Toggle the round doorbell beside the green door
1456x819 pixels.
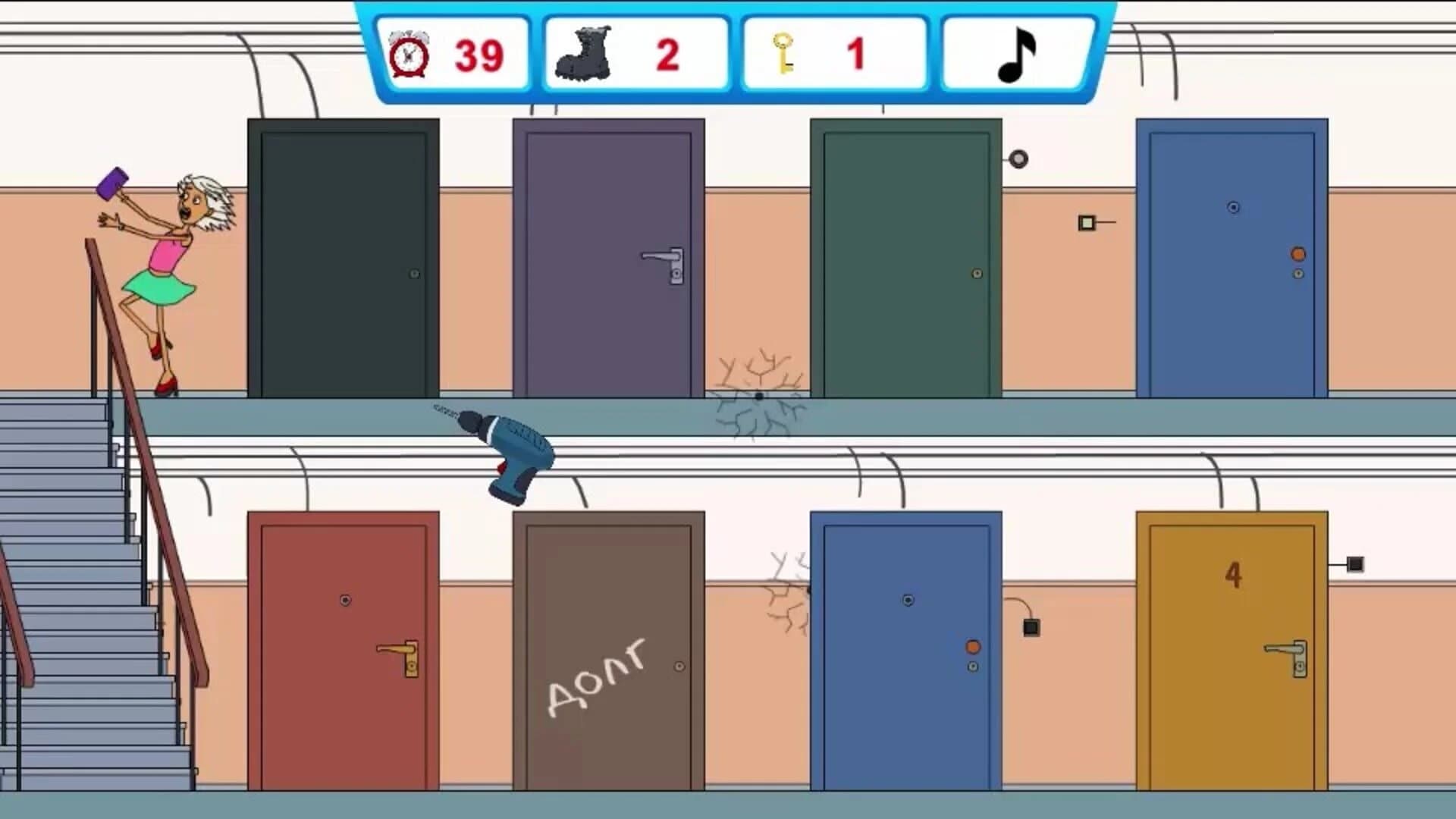pyautogui.click(x=1018, y=161)
